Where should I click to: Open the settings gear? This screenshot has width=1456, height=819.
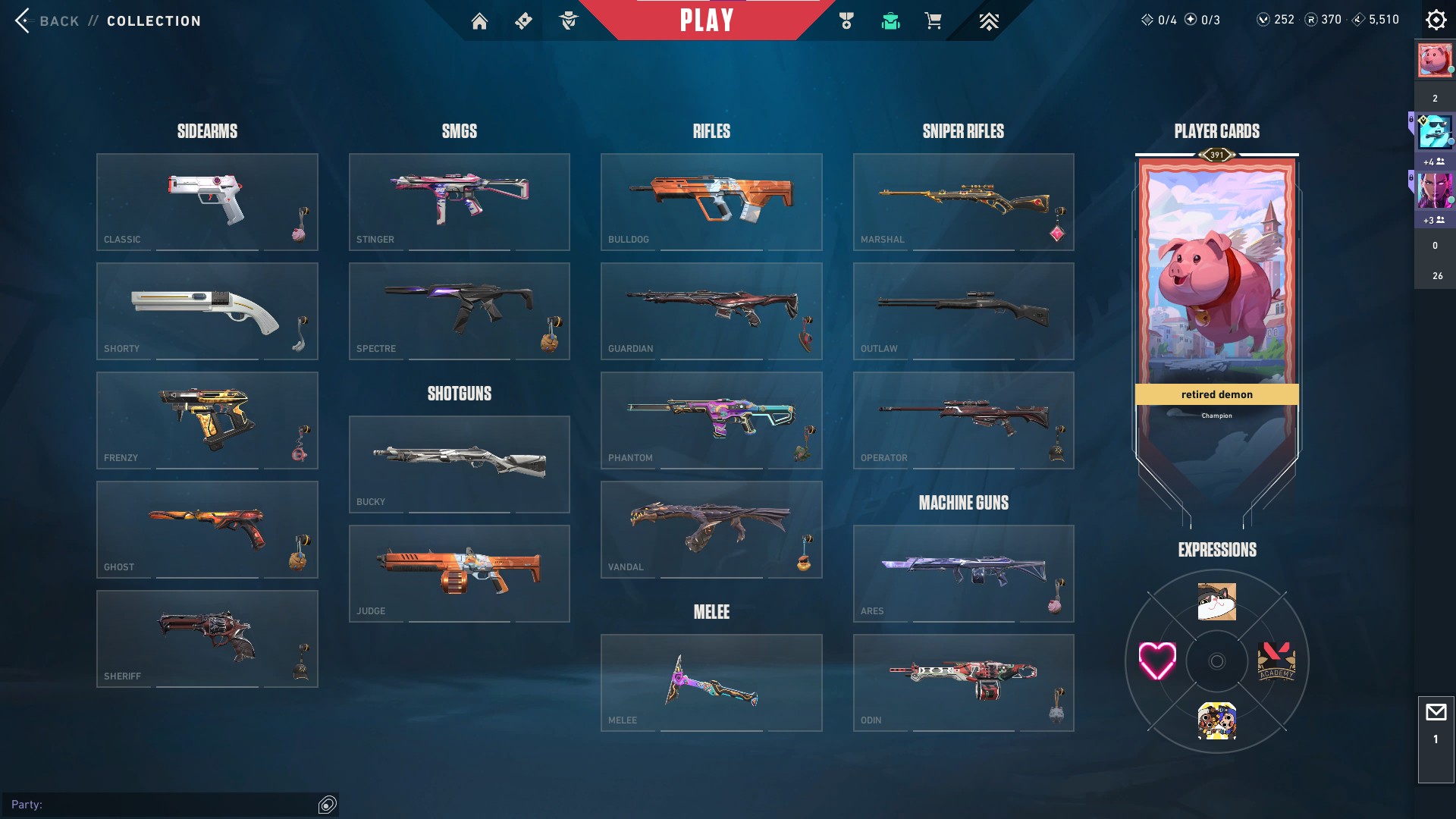1436,20
